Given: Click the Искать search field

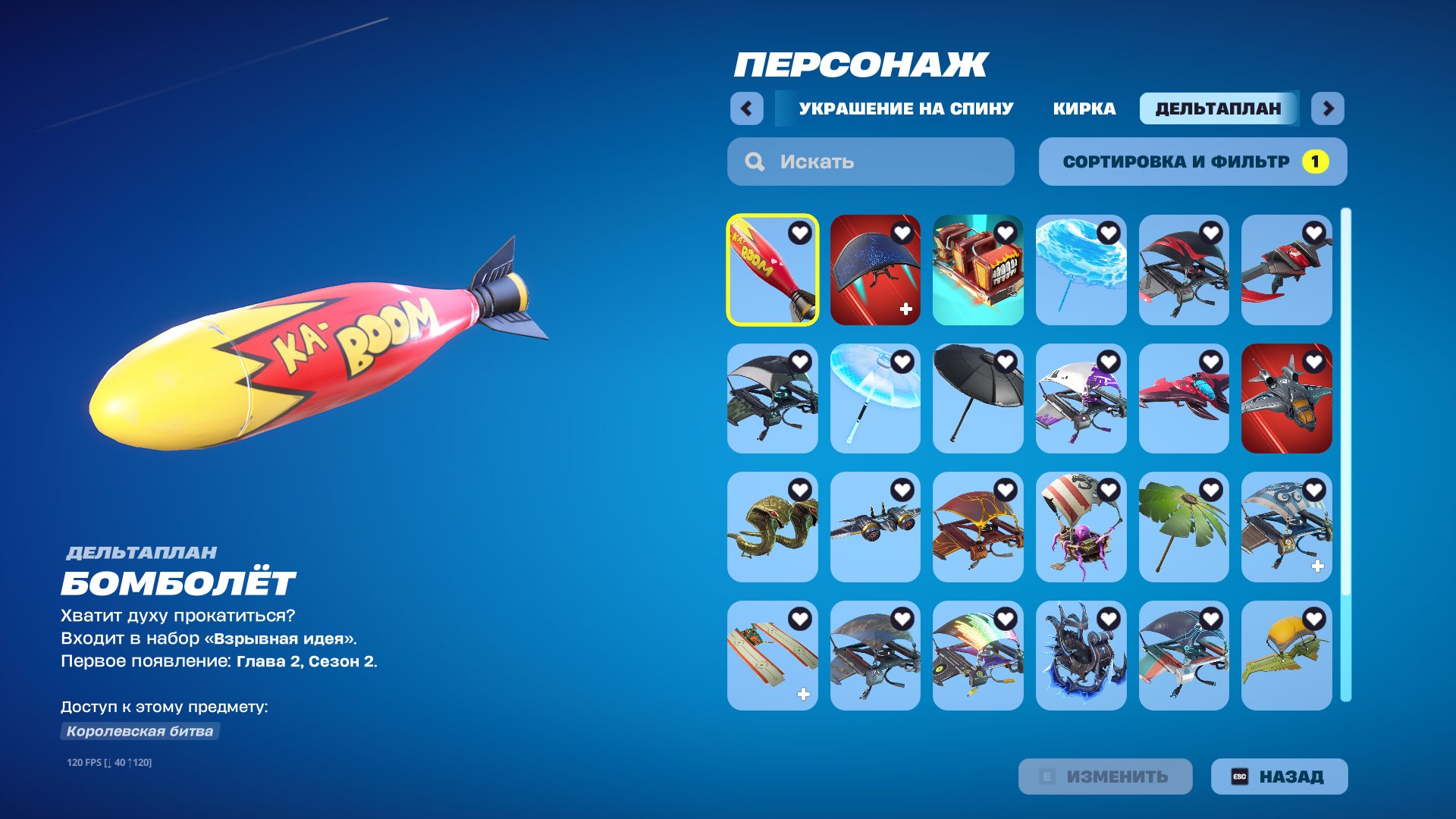Looking at the screenshot, I should 870,161.
